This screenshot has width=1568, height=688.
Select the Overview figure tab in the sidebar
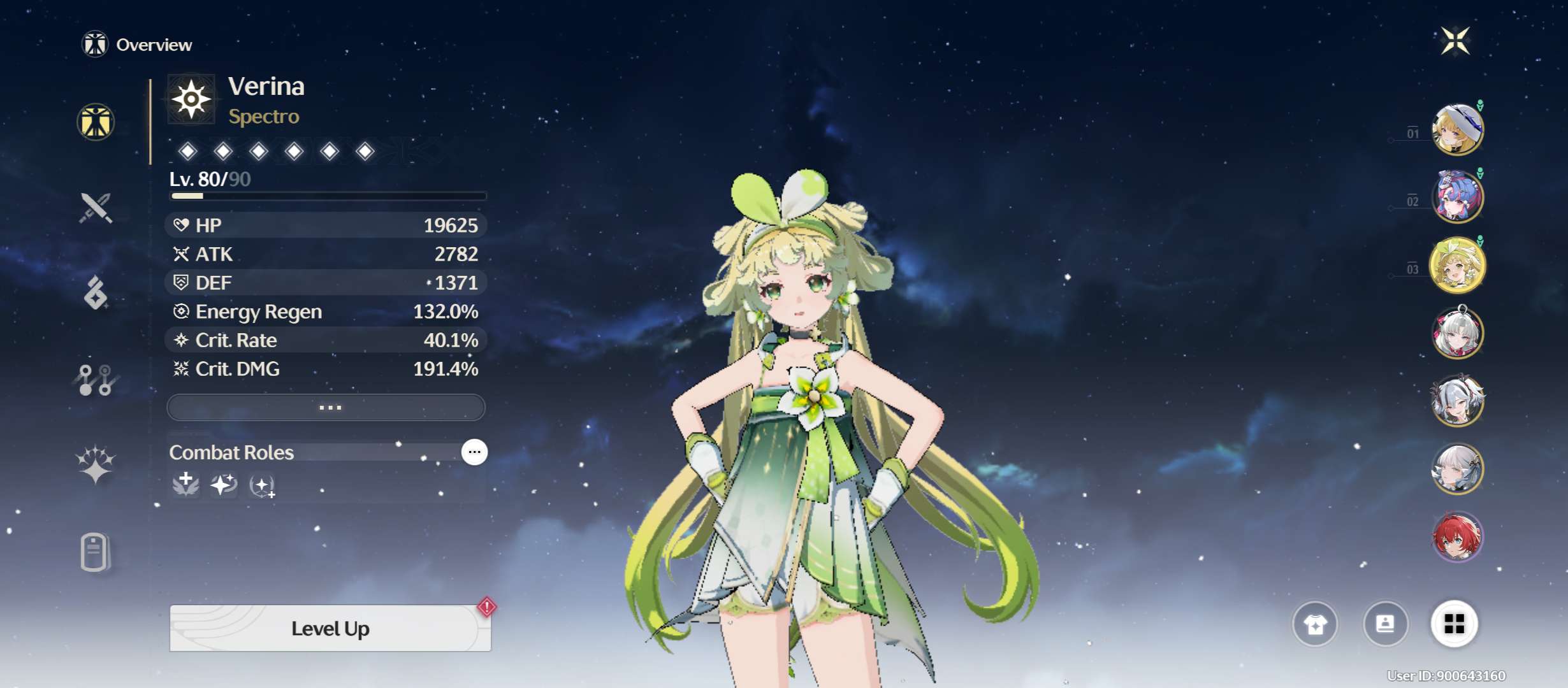click(x=96, y=122)
